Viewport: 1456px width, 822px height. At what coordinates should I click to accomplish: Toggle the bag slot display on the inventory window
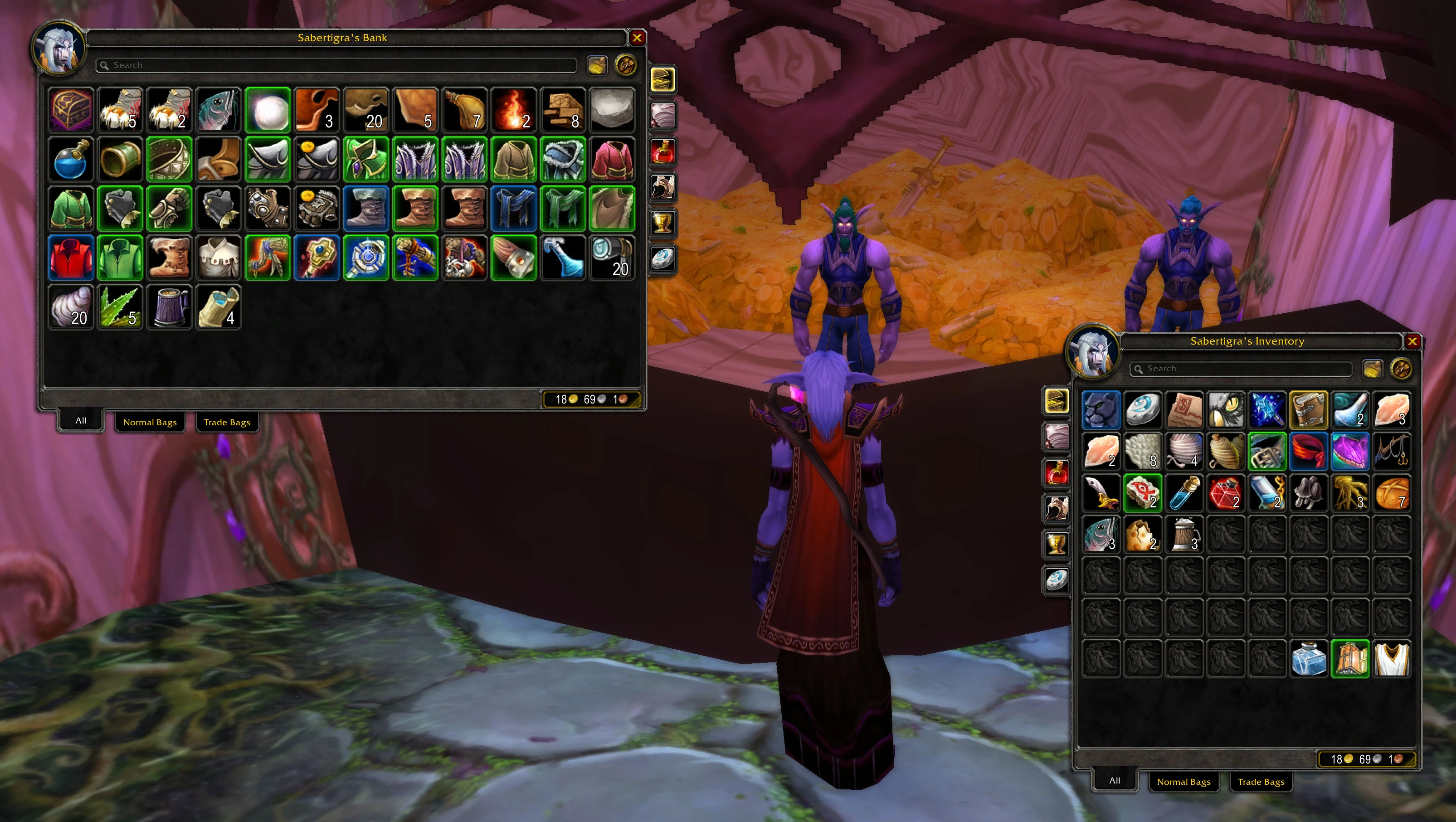pos(1374,369)
